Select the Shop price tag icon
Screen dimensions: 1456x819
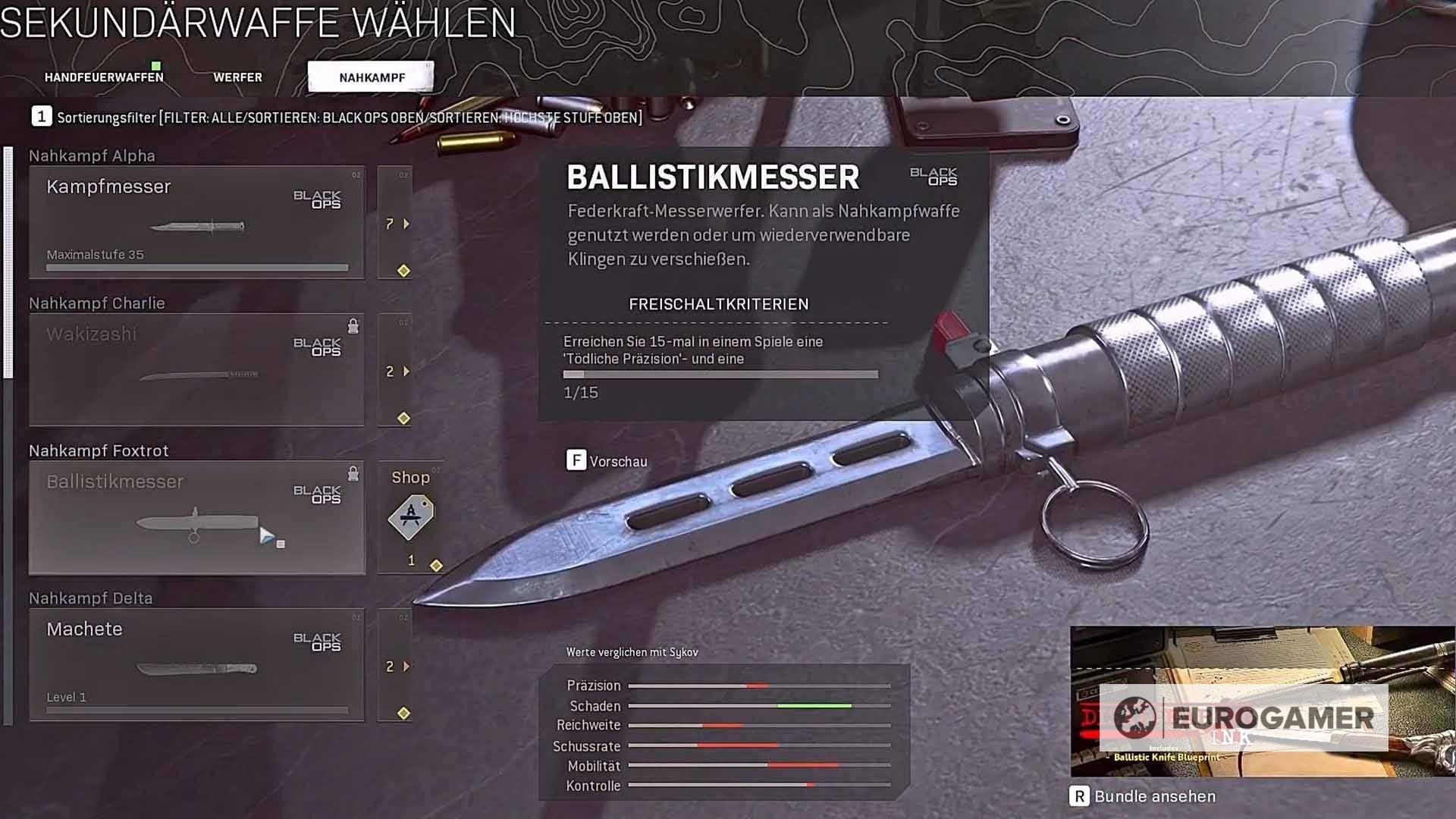[409, 516]
